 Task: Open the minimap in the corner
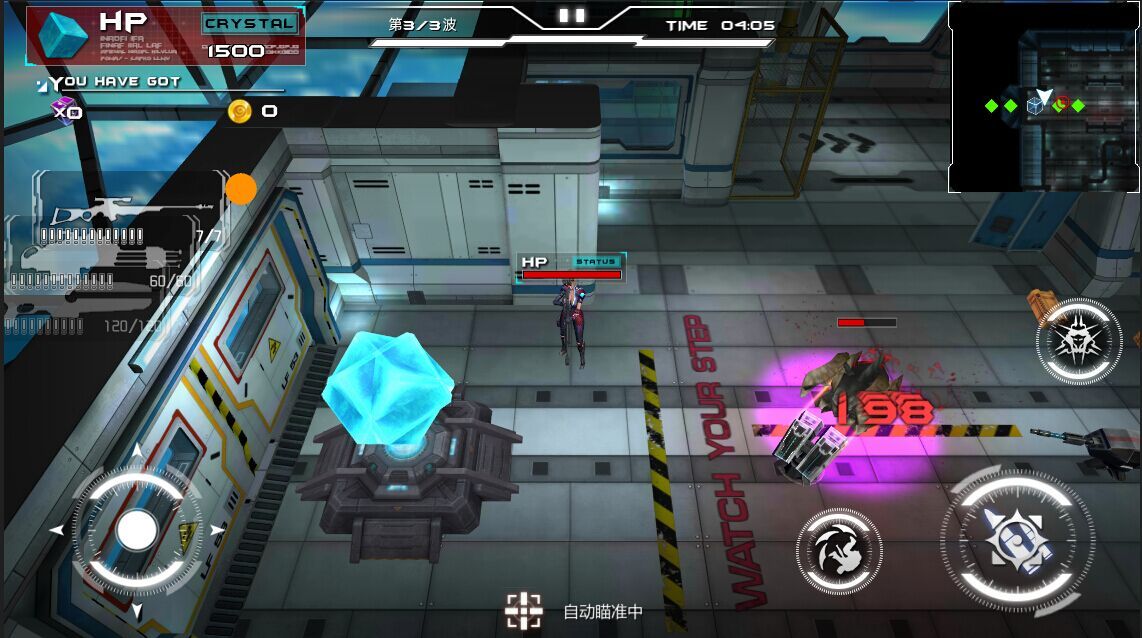(x=1043, y=97)
